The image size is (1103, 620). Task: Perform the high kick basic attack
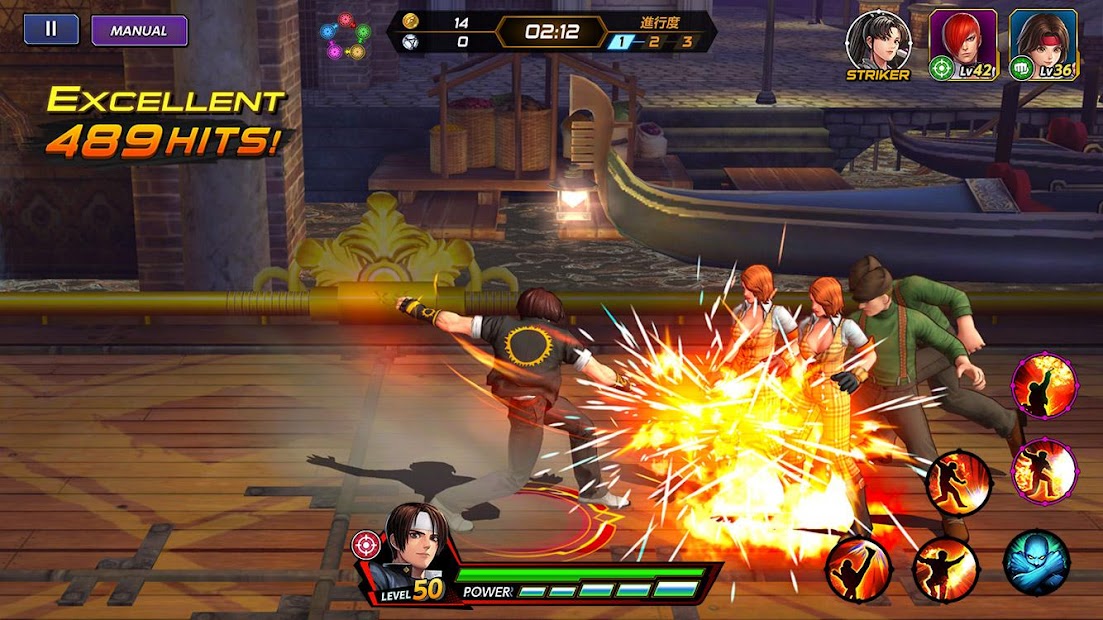click(858, 569)
